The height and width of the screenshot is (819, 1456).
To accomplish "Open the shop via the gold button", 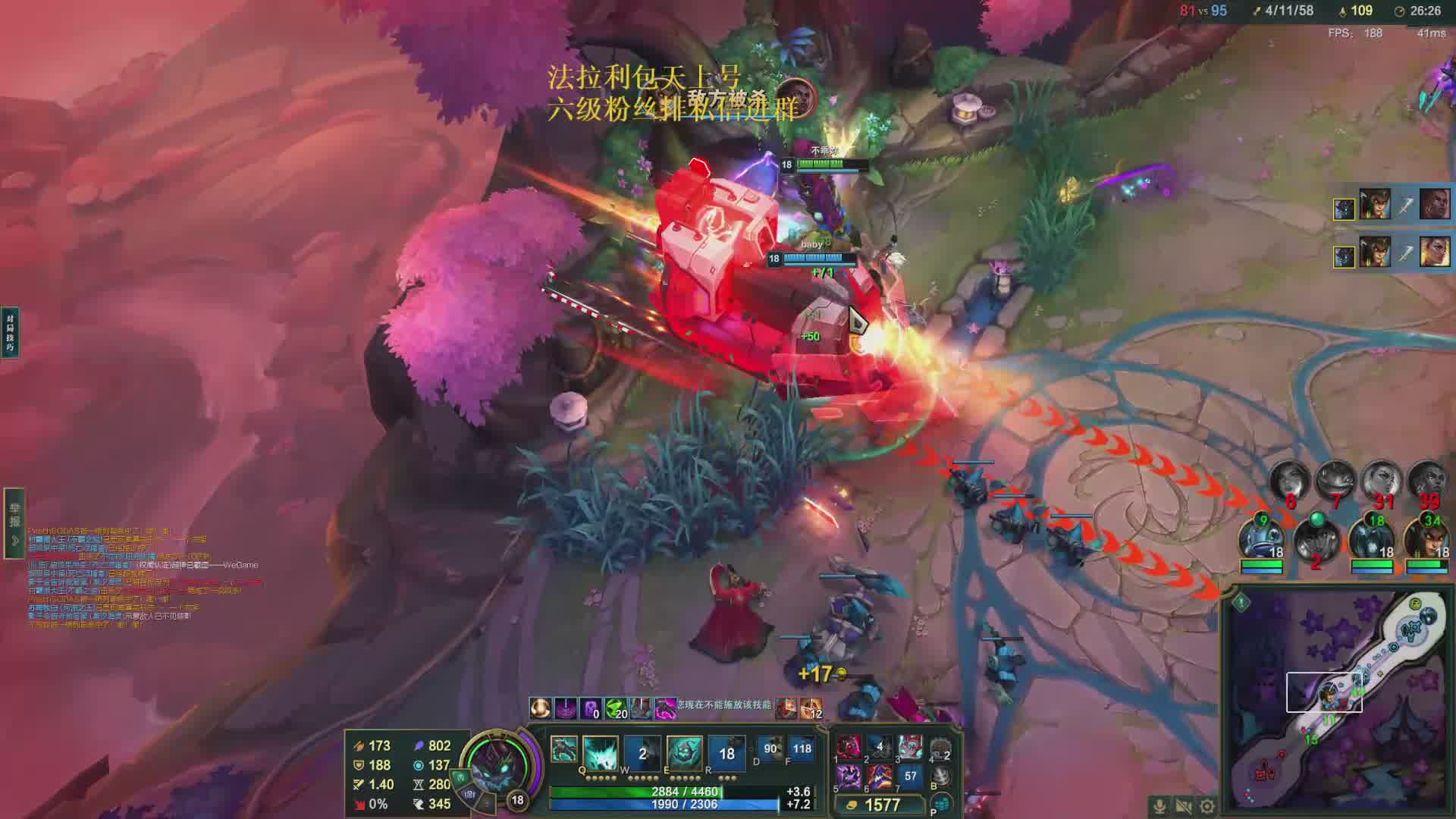I will pyautogui.click(x=875, y=805).
